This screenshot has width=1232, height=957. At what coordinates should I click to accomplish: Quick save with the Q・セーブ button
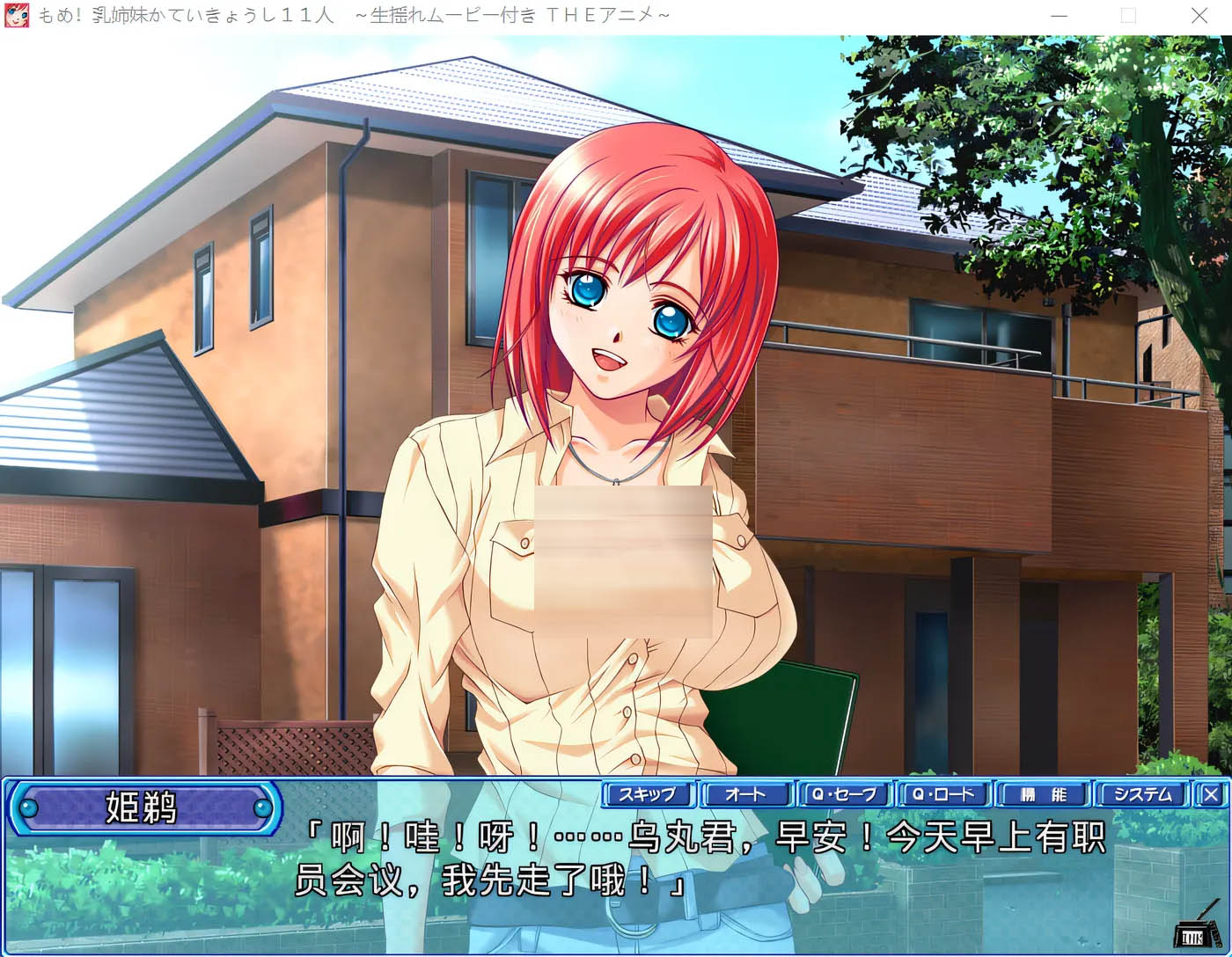pyautogui.click(x=845, y=794)
